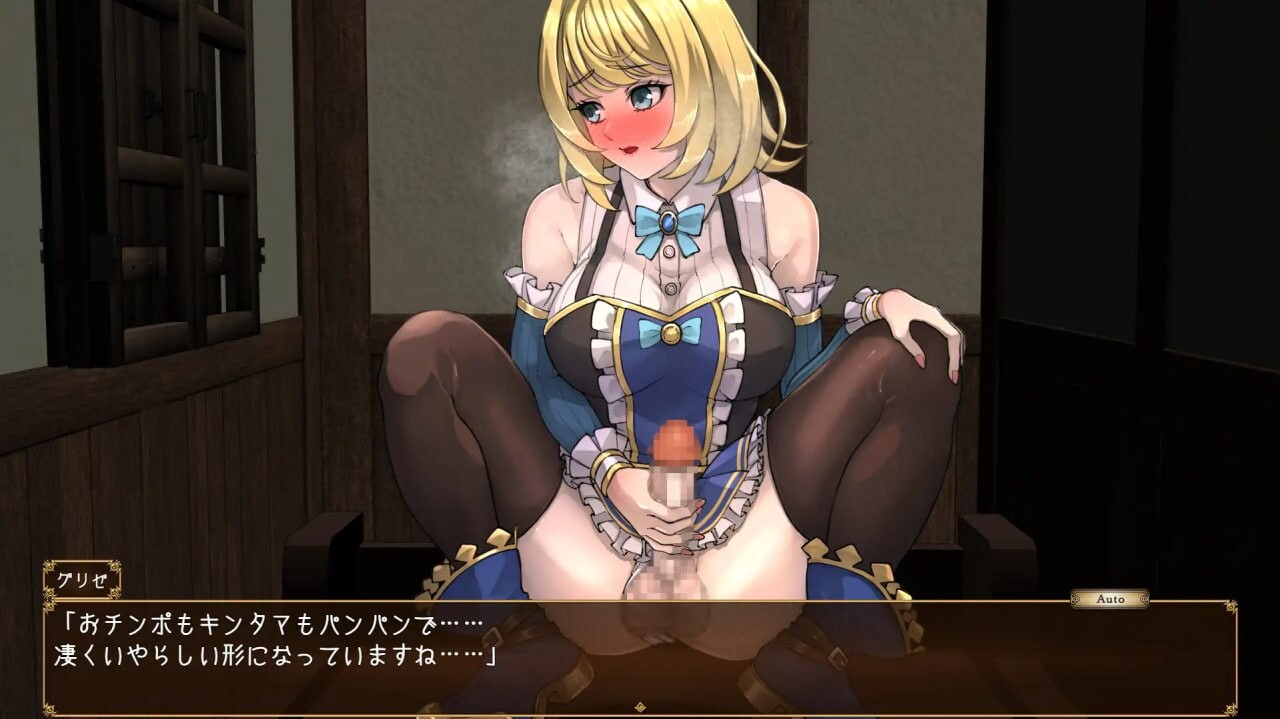The width and height of the screenshot is (1280, 719).
Task: Toggle the Auto text advance button
Action: point(1109,599)
